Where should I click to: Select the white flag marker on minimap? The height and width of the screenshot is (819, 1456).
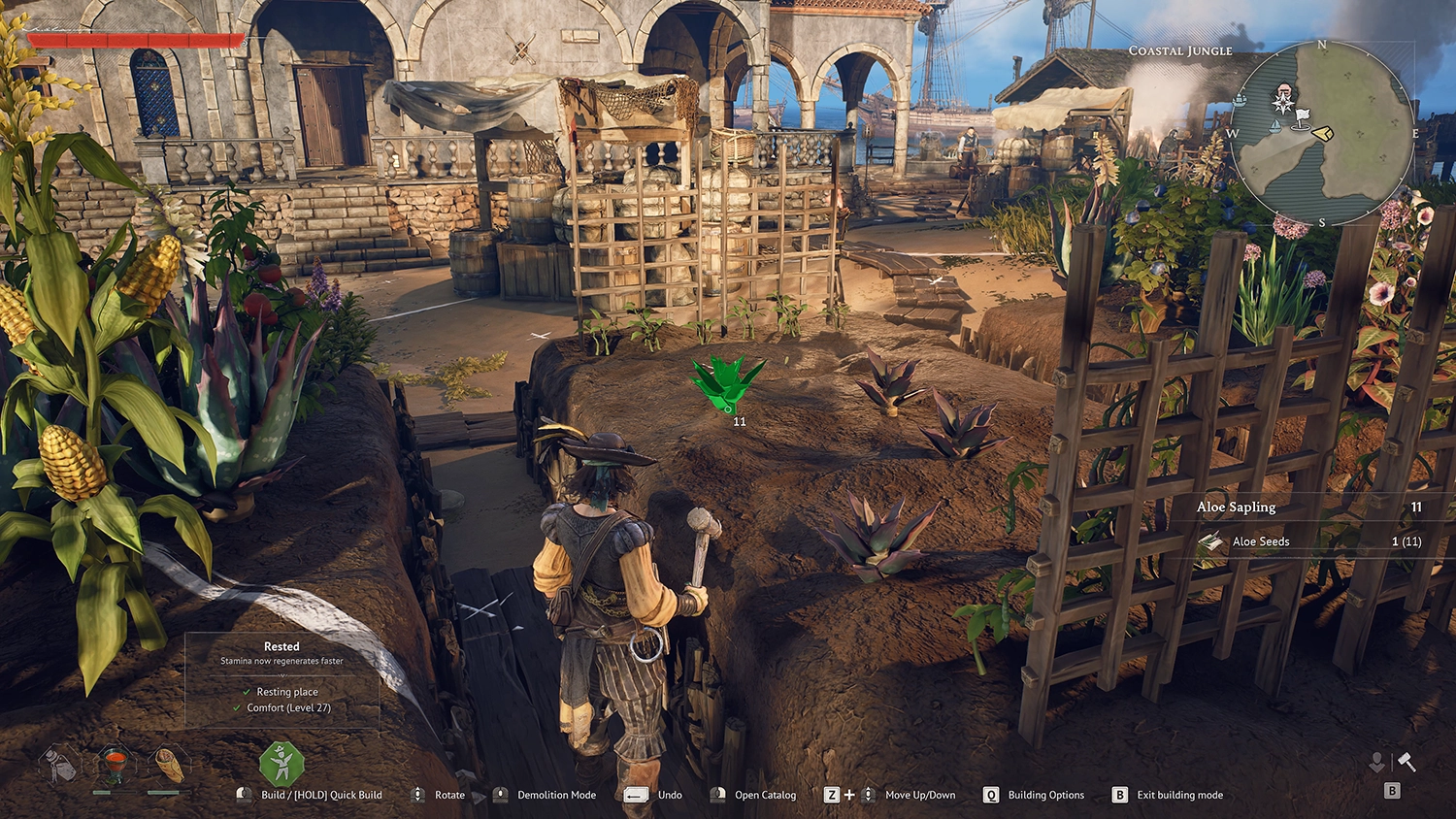point(1302,117)
